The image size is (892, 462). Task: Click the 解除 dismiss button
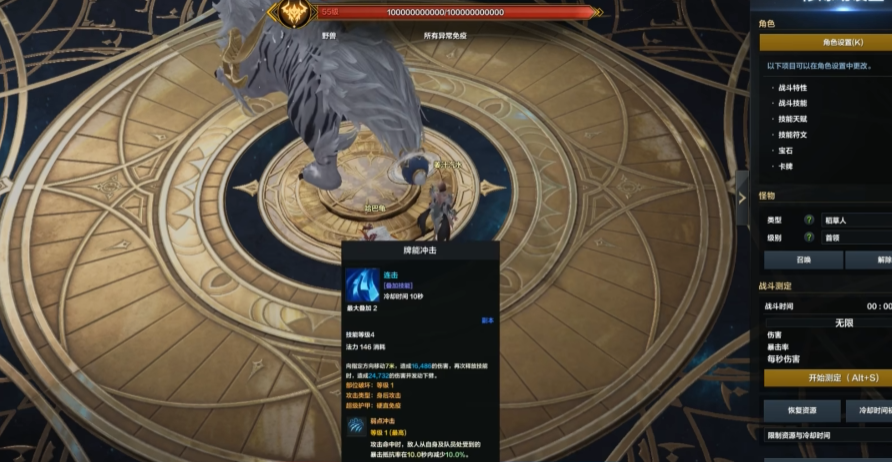pyautogui.click(x=869, y=260)
